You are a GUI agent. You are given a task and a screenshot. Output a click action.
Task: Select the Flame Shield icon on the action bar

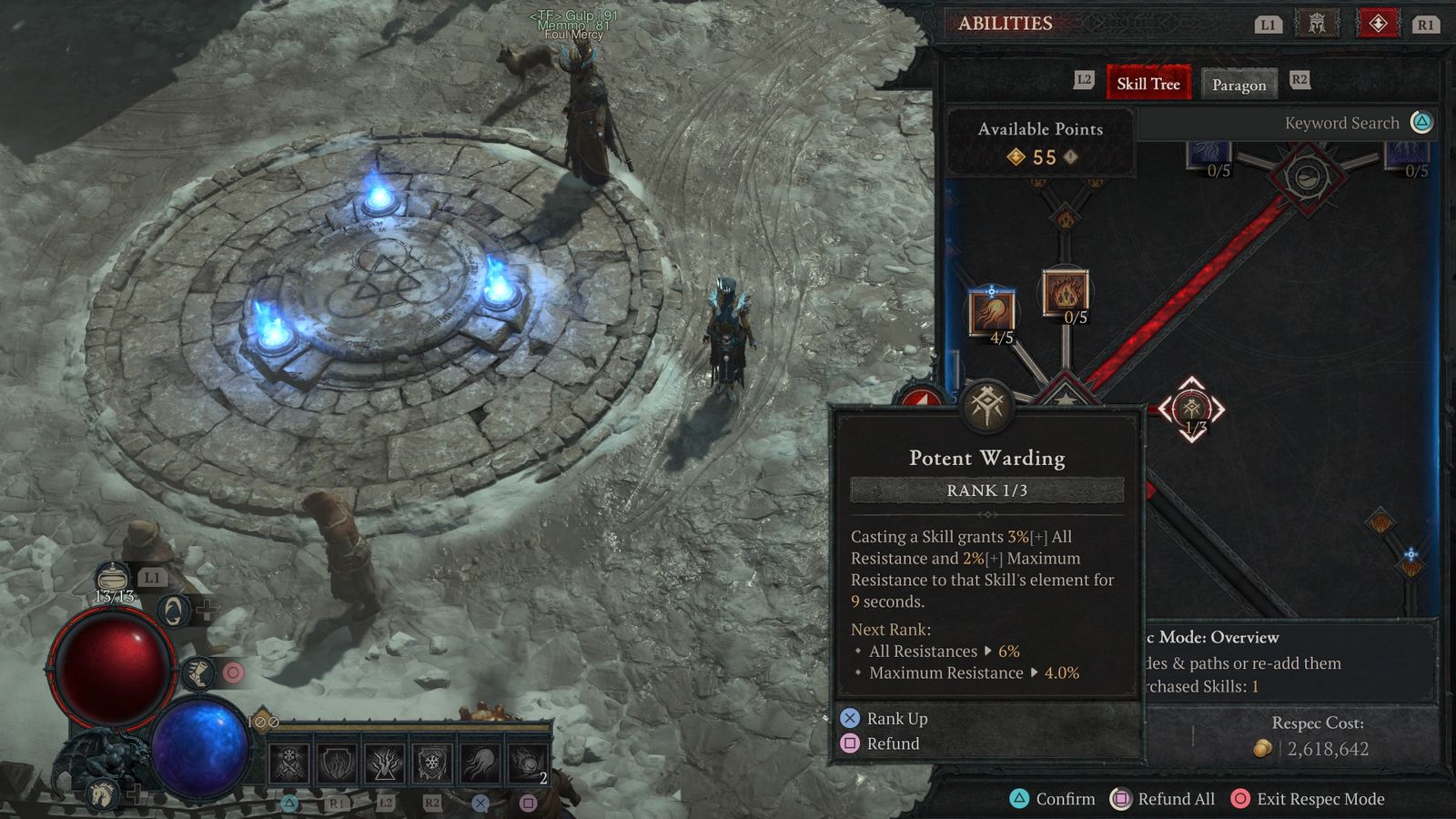coord(336,764)
